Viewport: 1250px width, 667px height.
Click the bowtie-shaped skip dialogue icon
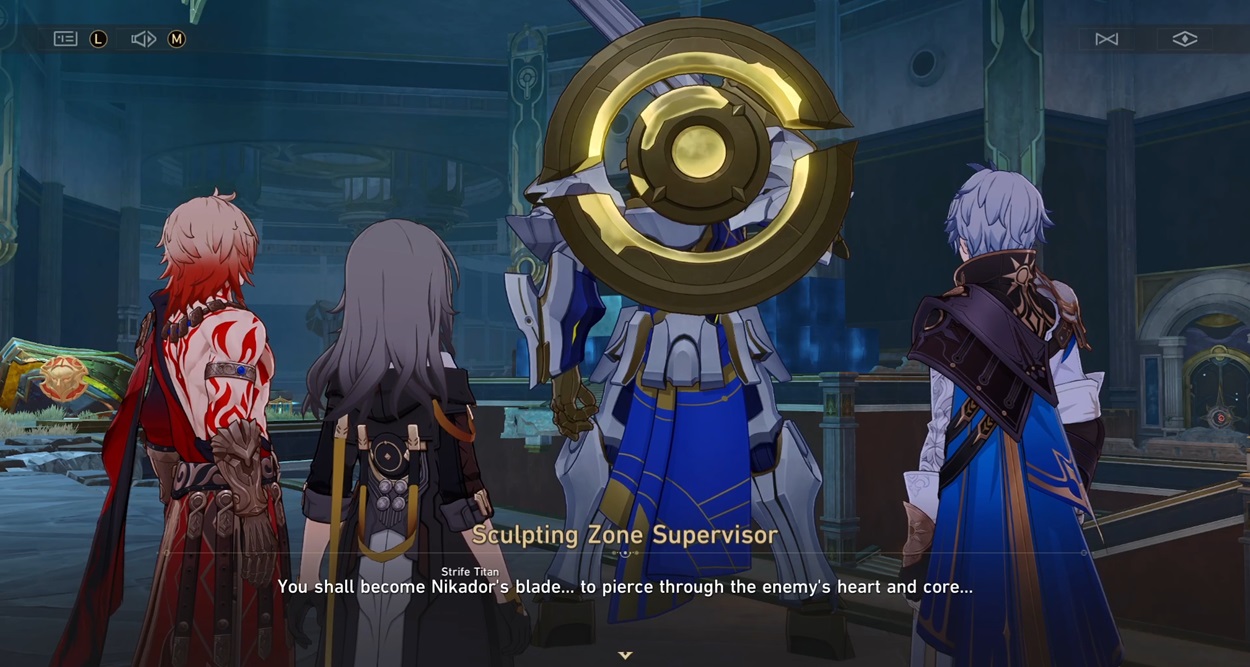(1106, 39)
